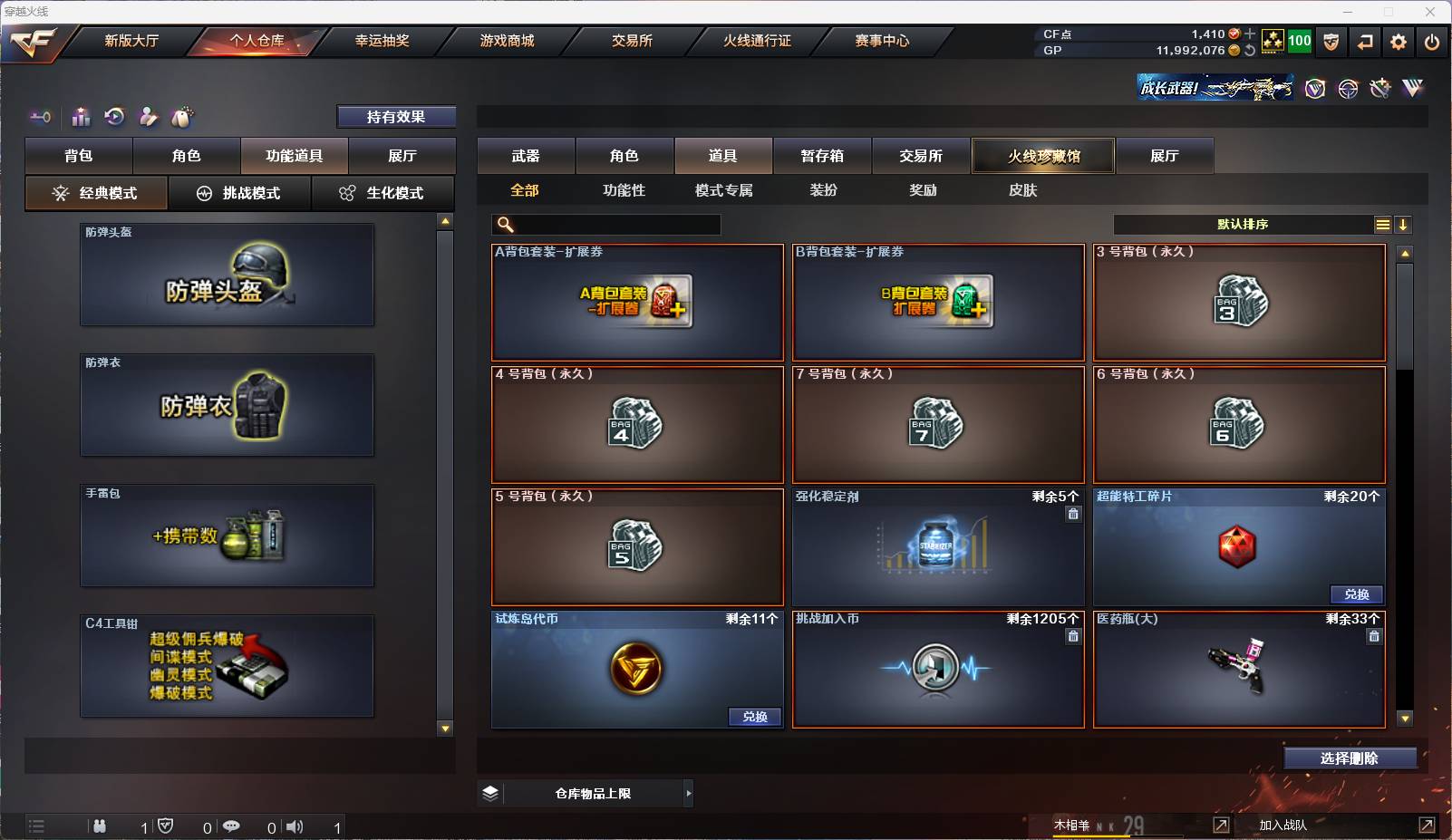The image size is (1452, 840).
Task: Toggle delete mode on the 挑战加入币 item
Action: [1074, 636]
